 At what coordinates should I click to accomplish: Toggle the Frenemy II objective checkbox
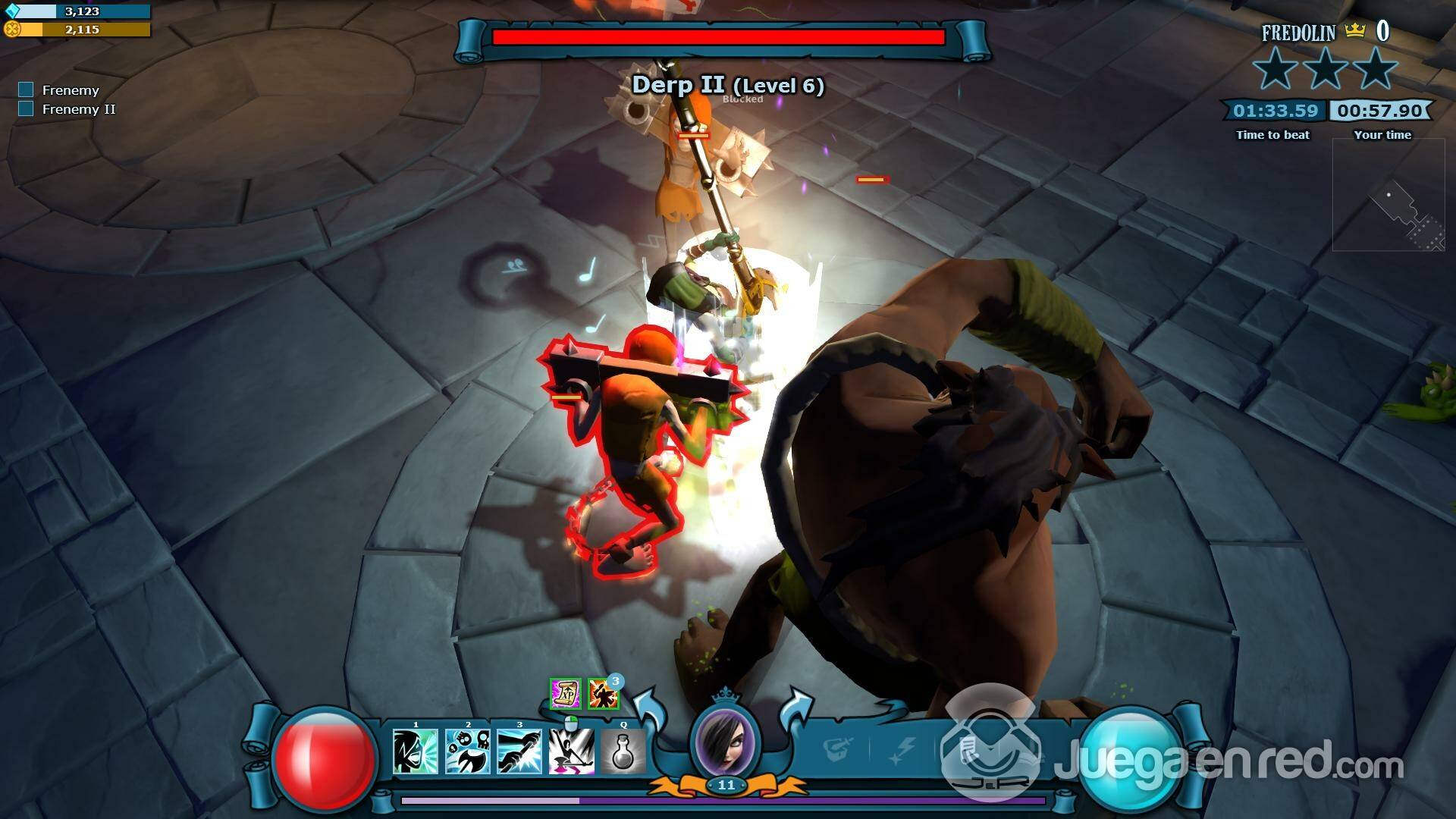point(26,109)
